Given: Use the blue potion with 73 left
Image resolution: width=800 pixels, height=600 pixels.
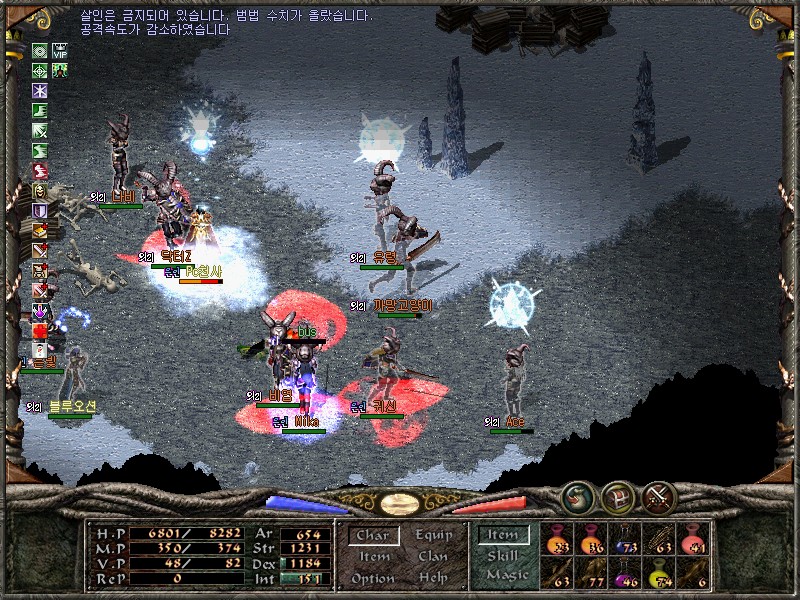Looking at the screenshot, I should tap(626, 540).
